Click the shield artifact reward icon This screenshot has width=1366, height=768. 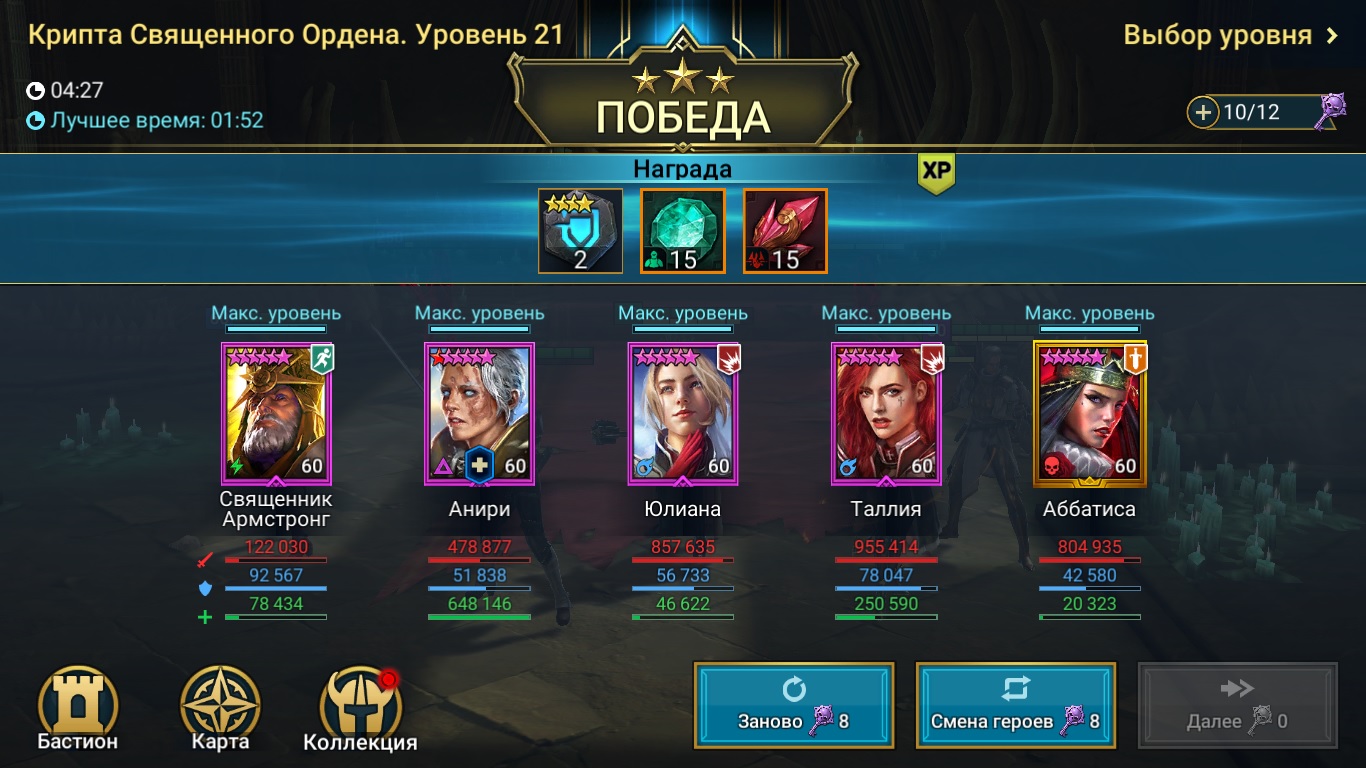580,232
